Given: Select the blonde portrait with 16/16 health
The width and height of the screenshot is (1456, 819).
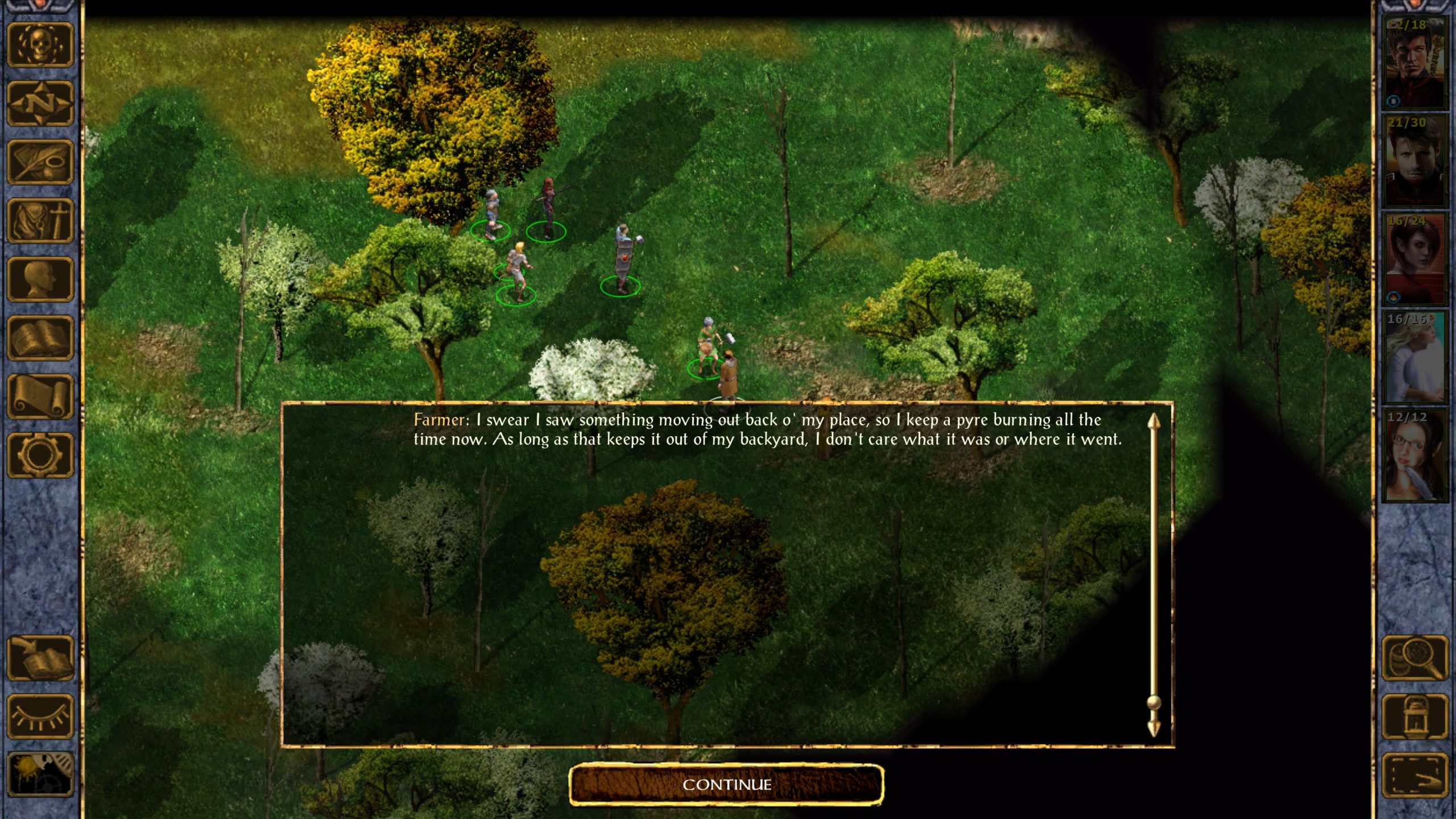Looking at the screenshot, I should pyautogui.click(x=1415, y=358).
